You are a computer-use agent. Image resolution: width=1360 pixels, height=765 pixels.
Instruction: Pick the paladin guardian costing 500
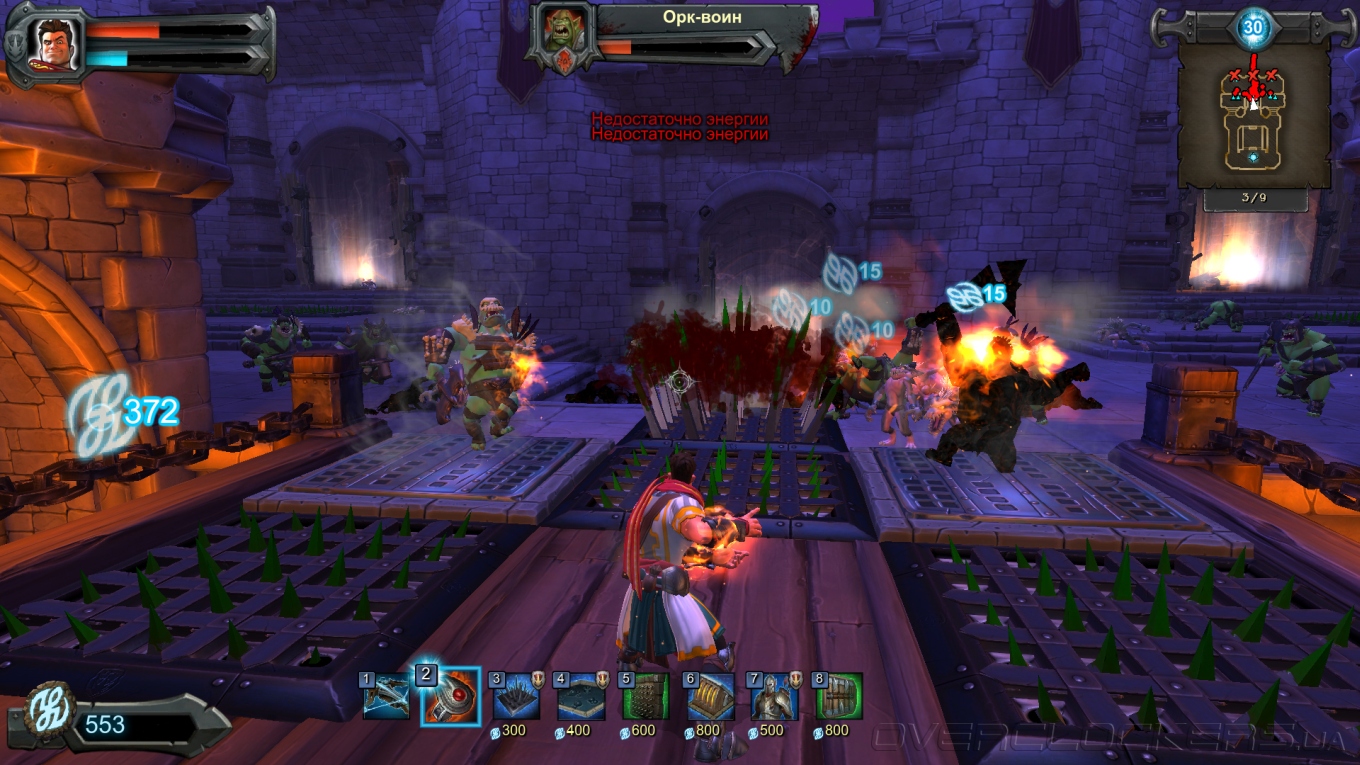click(x=775, y=697)
